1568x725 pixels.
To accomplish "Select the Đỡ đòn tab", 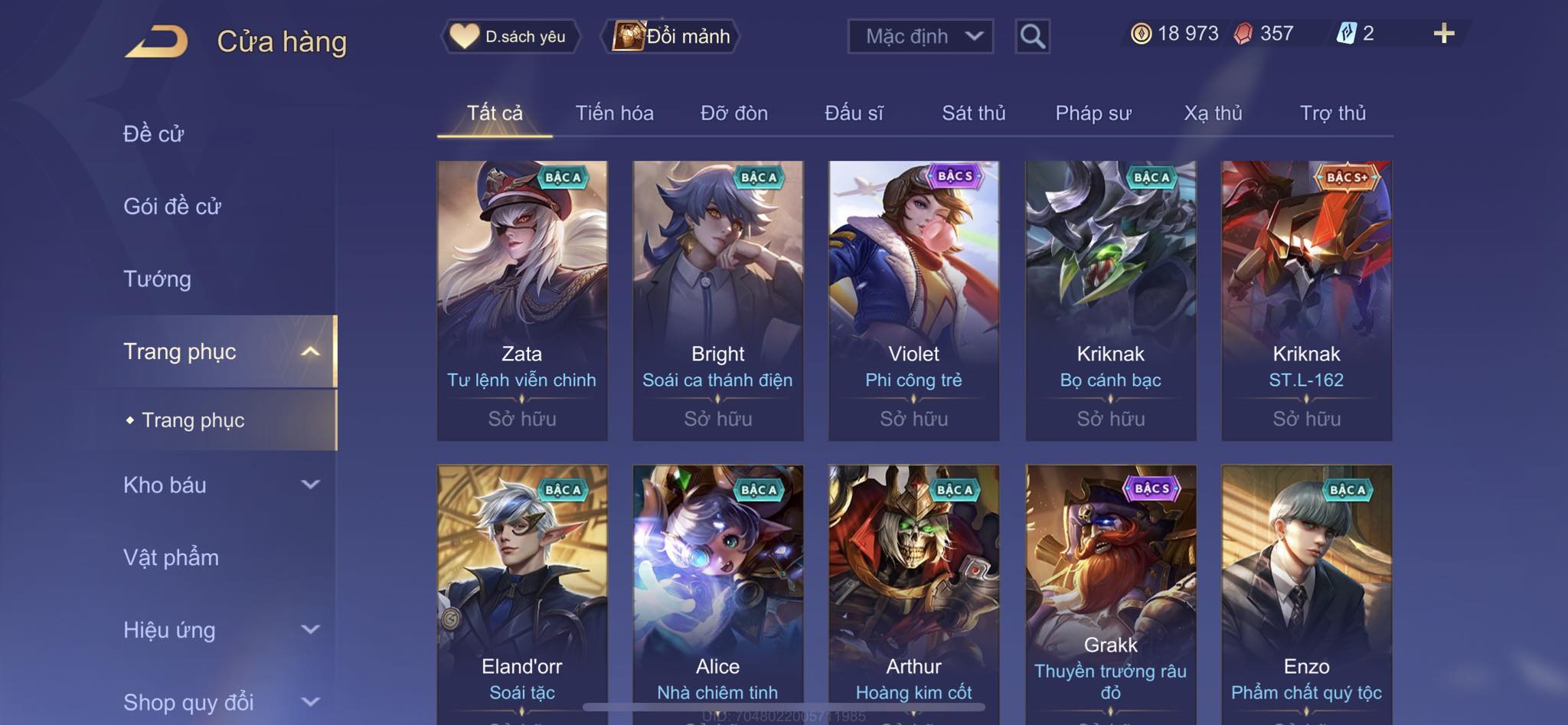I will [733, 113].
